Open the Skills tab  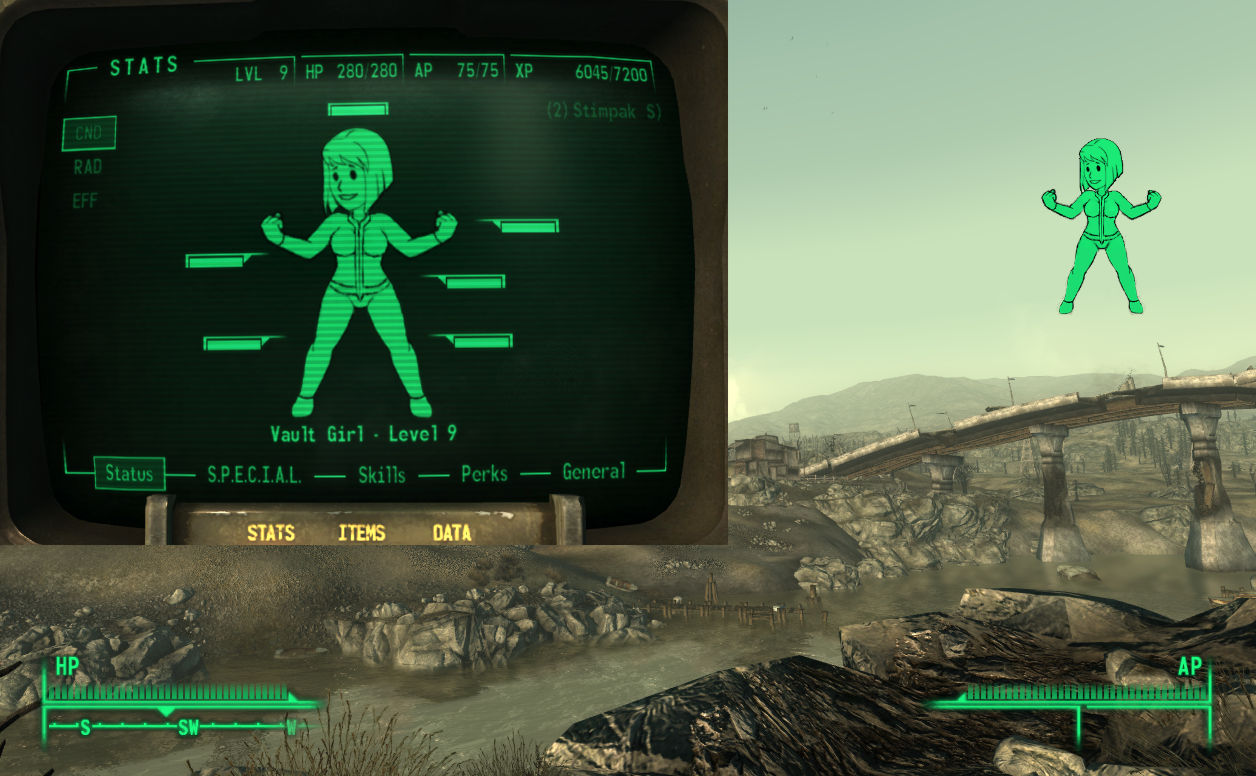click(x=382, y=475)
